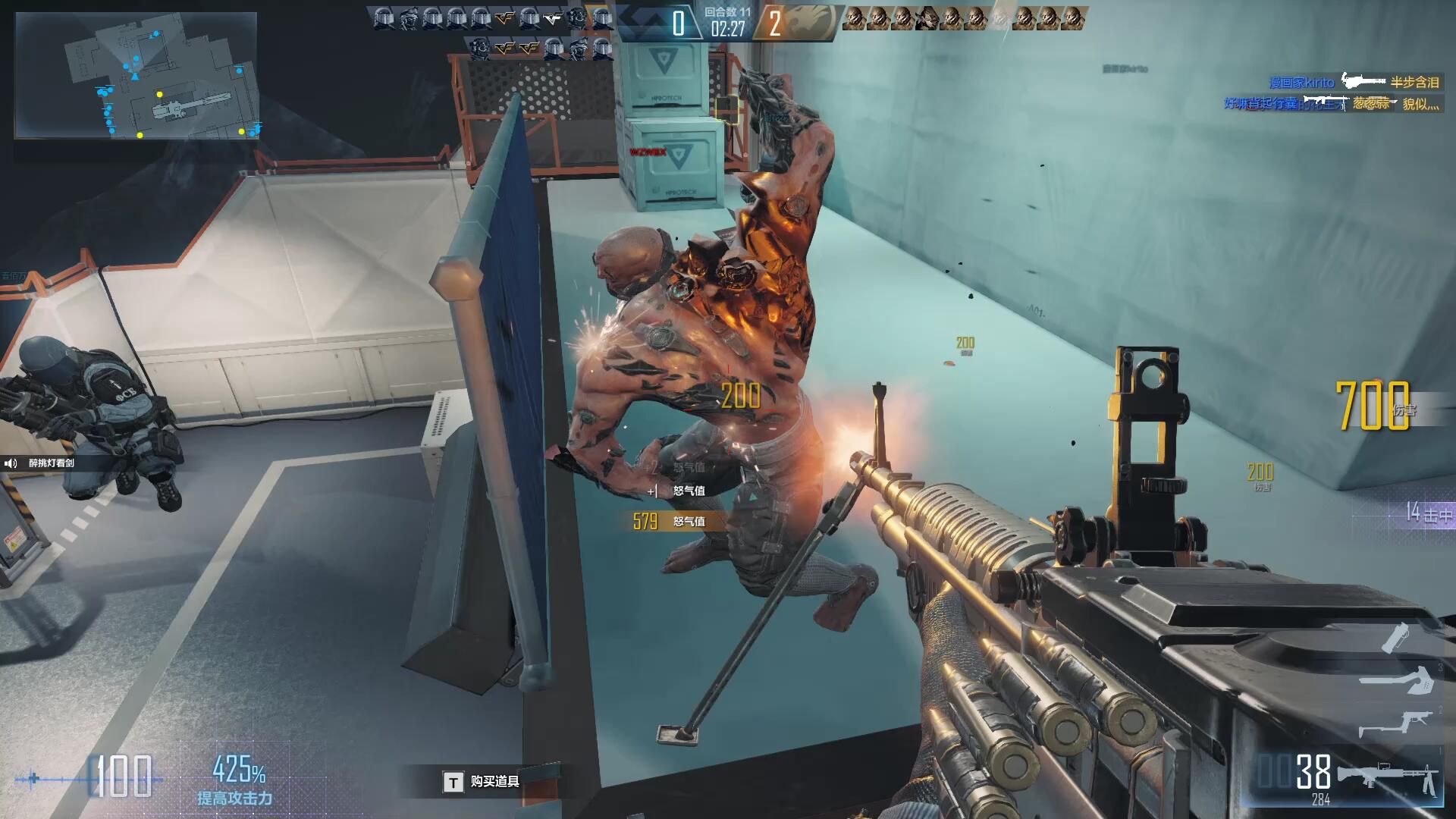
Task: Click the voice speaker icon beside 醉挑灯看剑
Action: pyautogui.click(x=11, y=463)
